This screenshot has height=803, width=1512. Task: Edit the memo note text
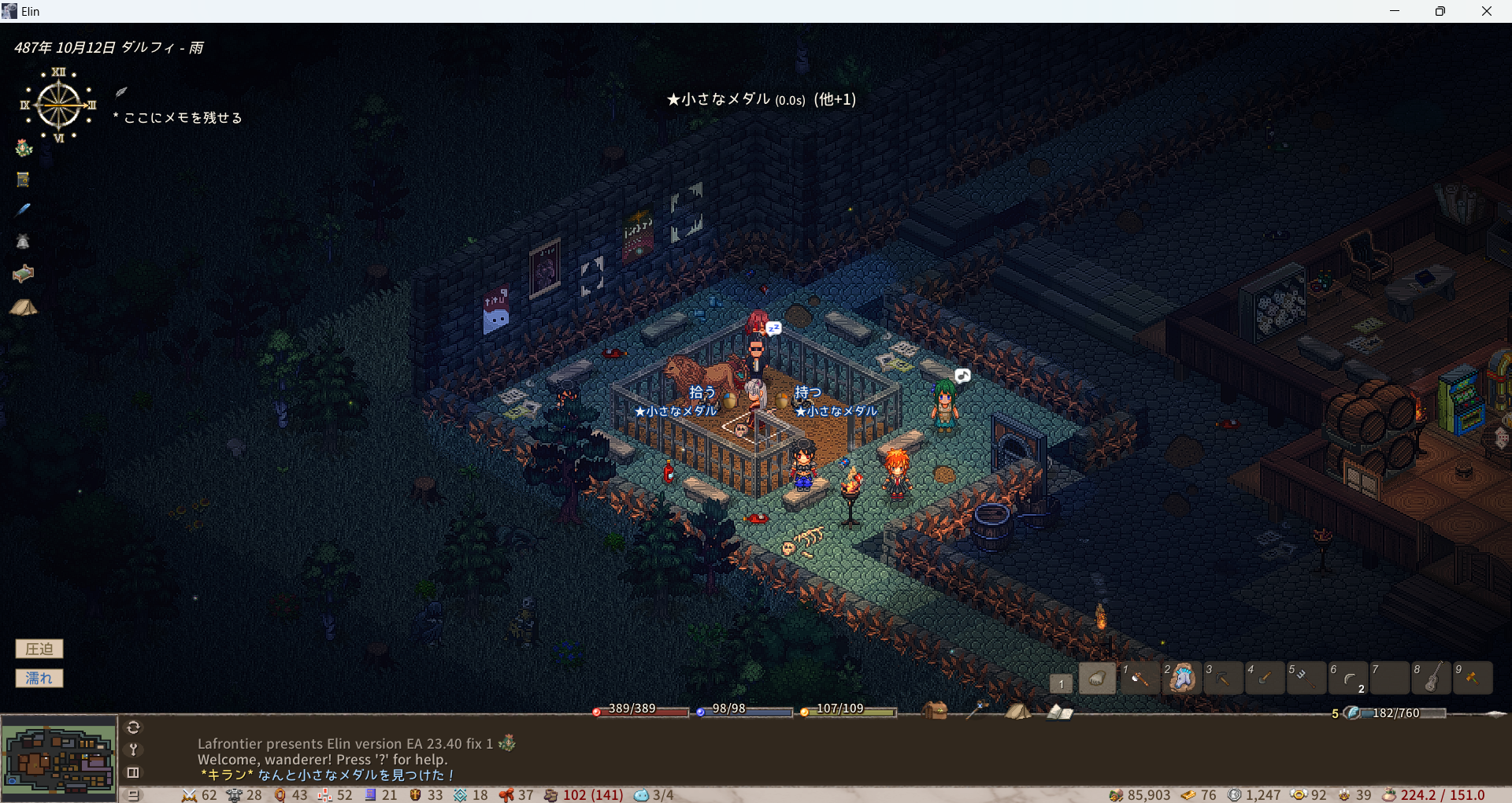tap(183, 118)
